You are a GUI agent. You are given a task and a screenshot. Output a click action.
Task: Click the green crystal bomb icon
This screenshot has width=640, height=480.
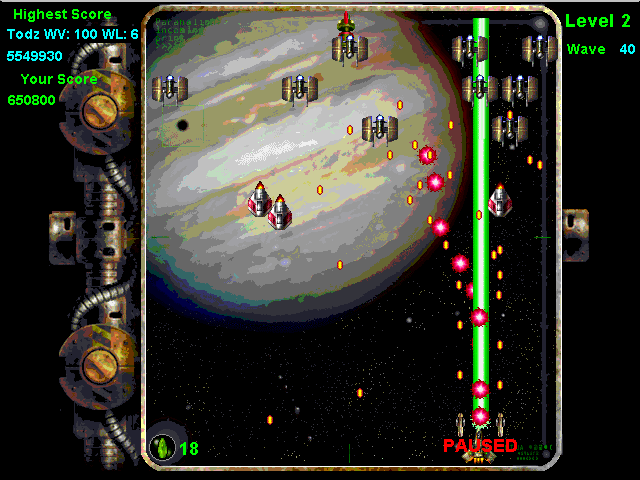point(162,447)
